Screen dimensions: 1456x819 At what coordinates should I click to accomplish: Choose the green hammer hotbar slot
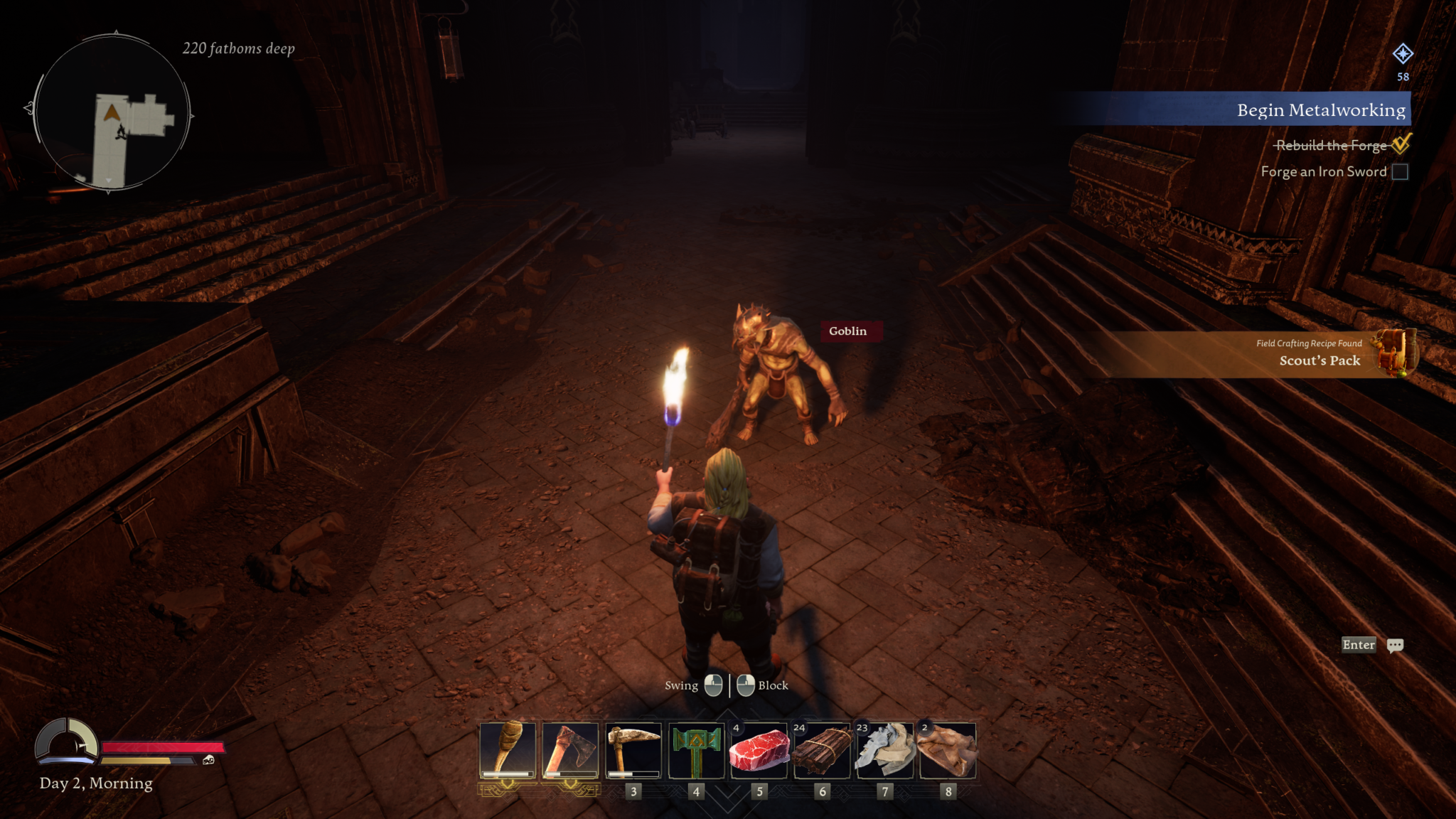pos(696,751)
